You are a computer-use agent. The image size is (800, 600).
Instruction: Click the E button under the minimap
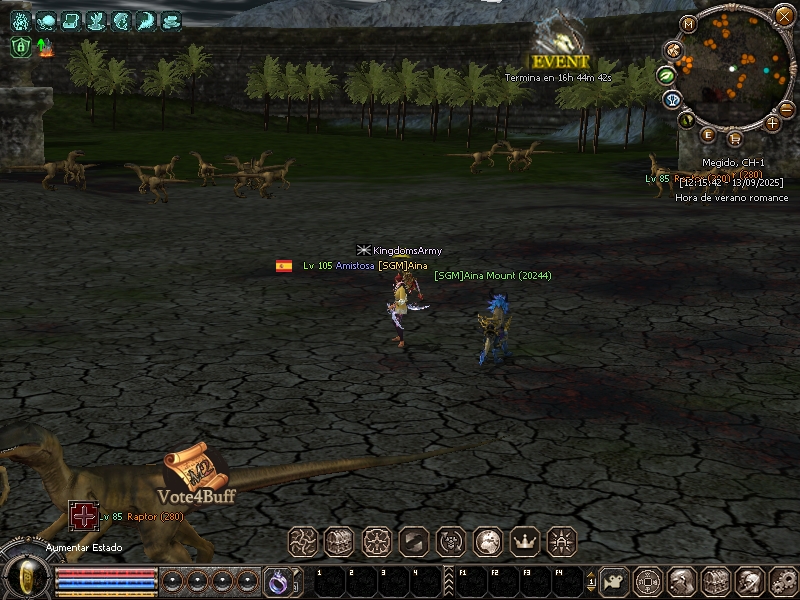tap(708, 135)
